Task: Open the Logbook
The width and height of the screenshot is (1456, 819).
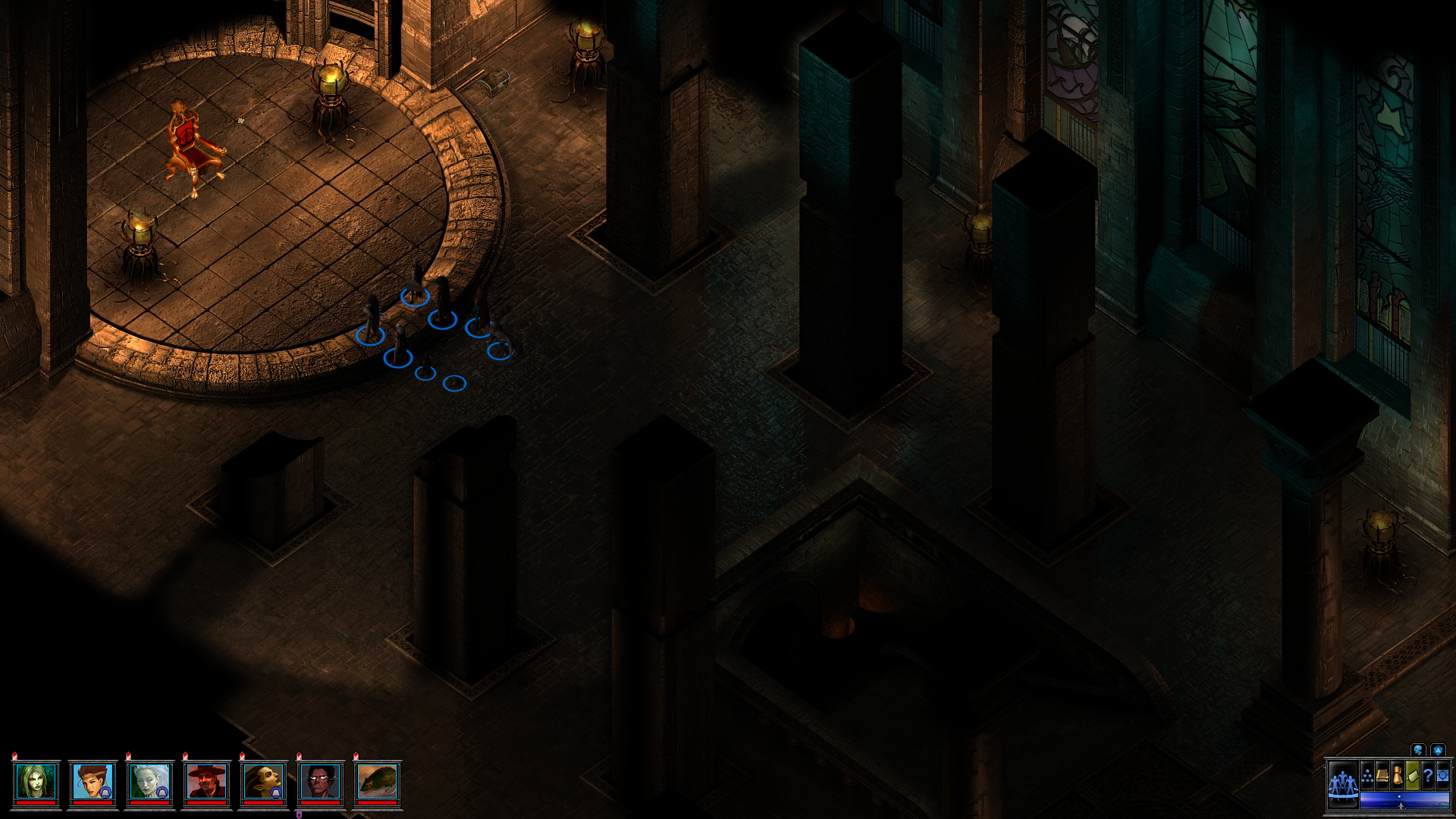Action: tap(1382, 777)
